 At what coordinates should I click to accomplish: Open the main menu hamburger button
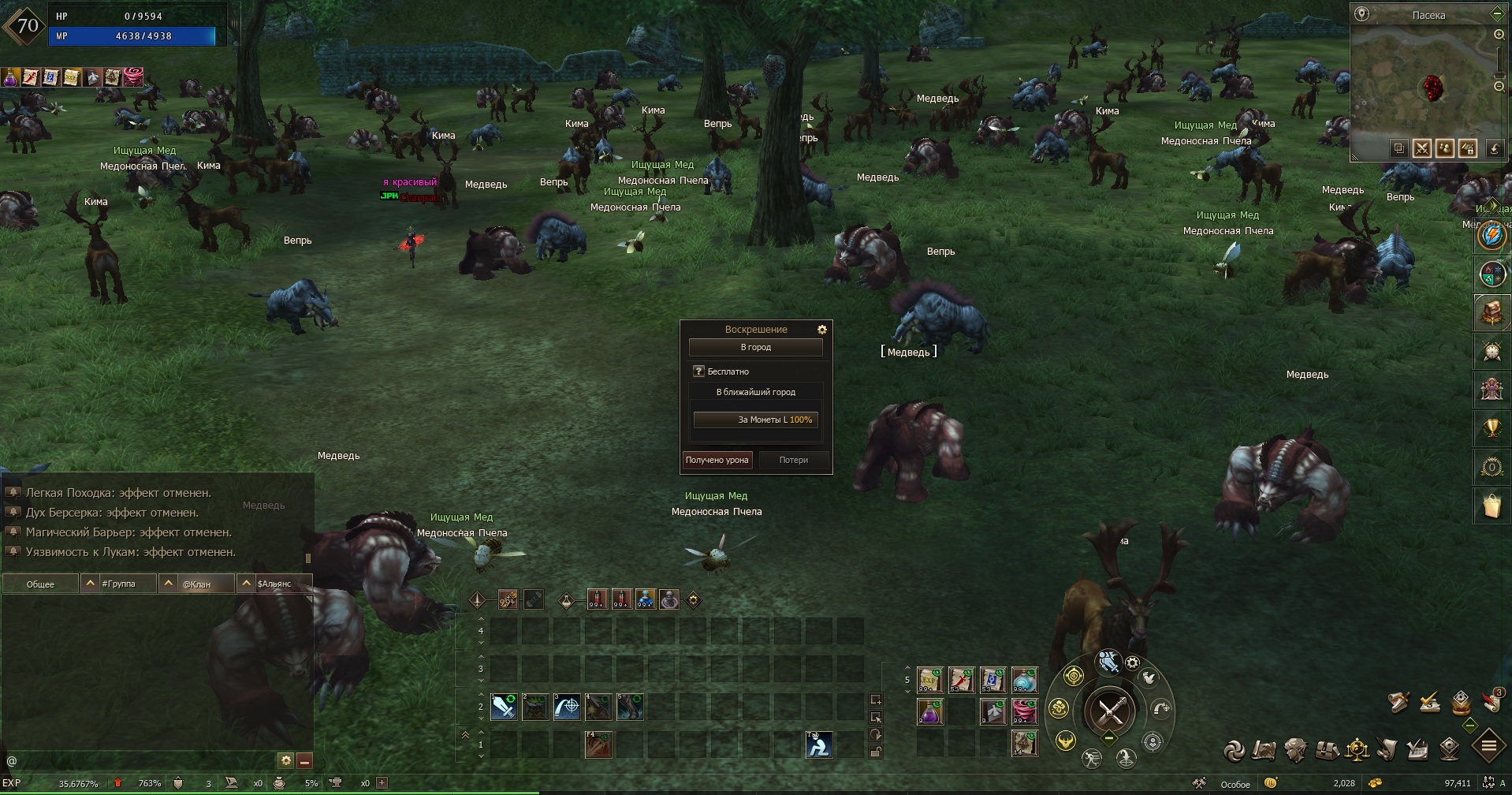(1488, 745)
